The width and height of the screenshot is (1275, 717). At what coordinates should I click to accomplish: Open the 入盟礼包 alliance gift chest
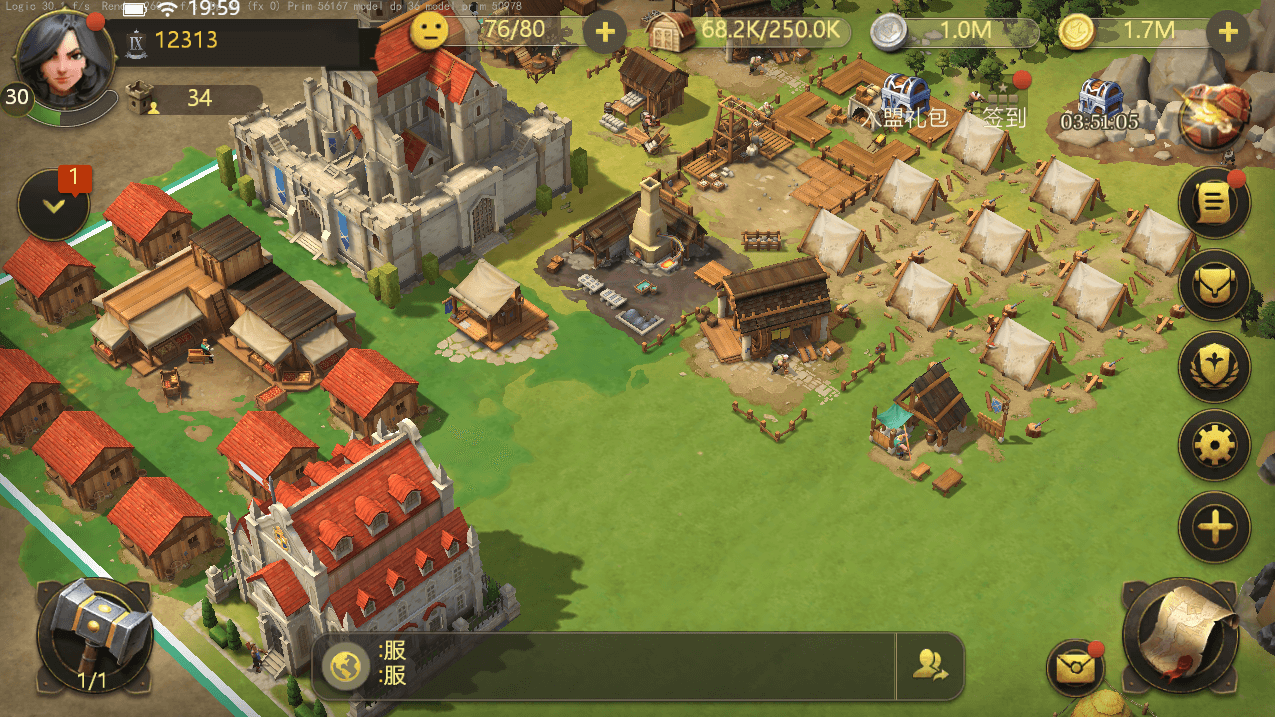[x=904, y=95]
